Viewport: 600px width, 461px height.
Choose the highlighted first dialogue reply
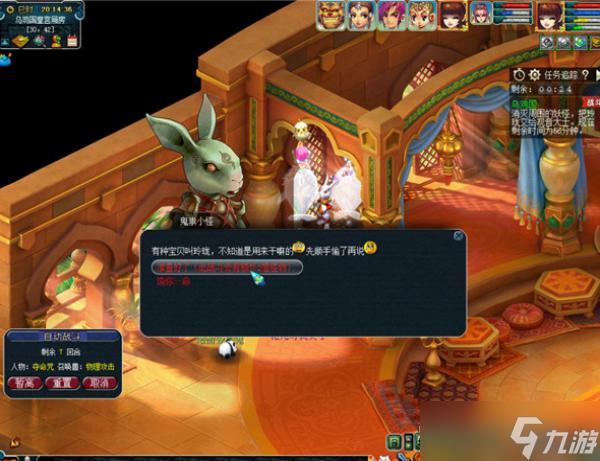coord(227,267)
